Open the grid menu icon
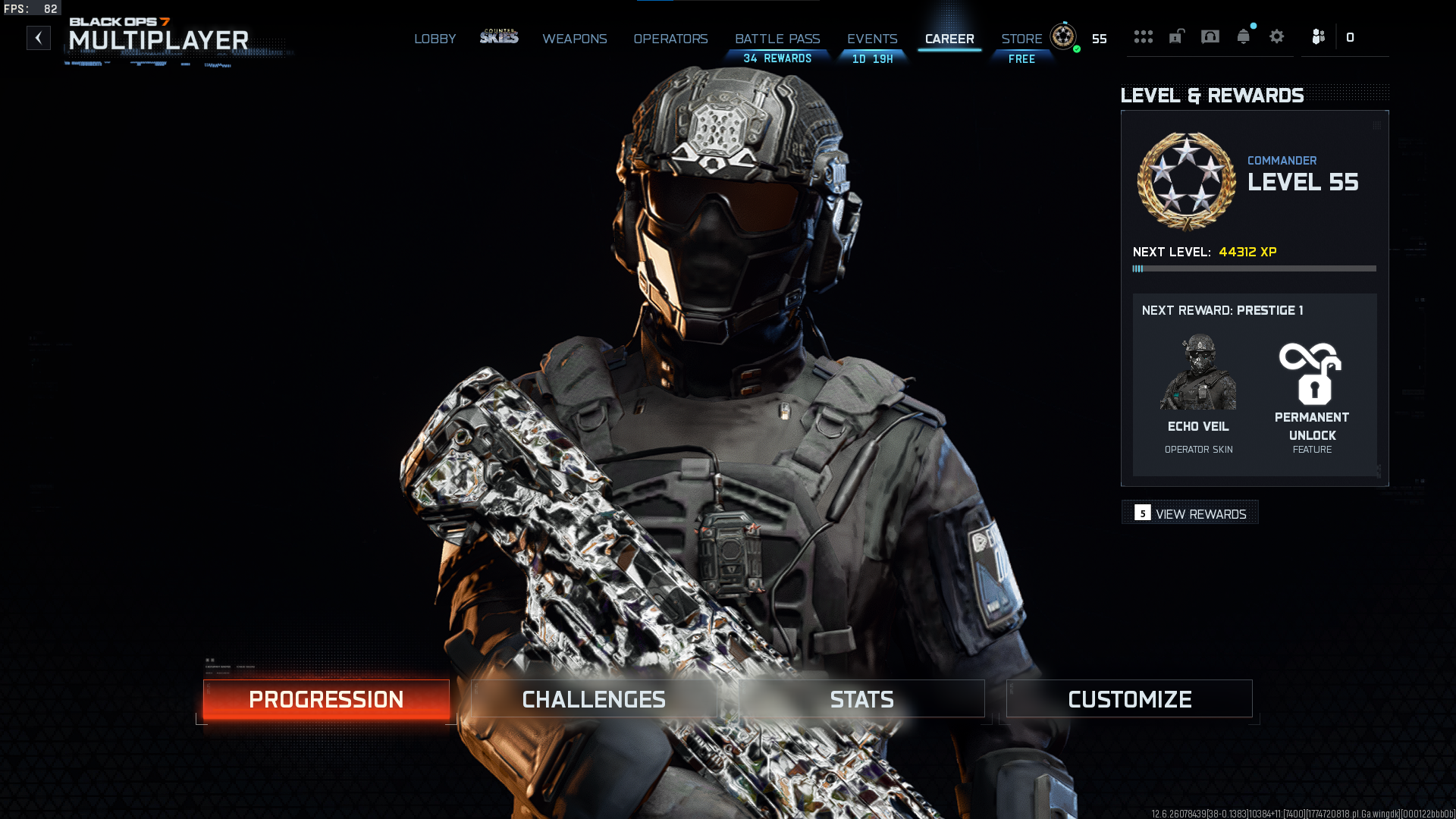This screenshot has width=1456, height=819. (1143, 36)
